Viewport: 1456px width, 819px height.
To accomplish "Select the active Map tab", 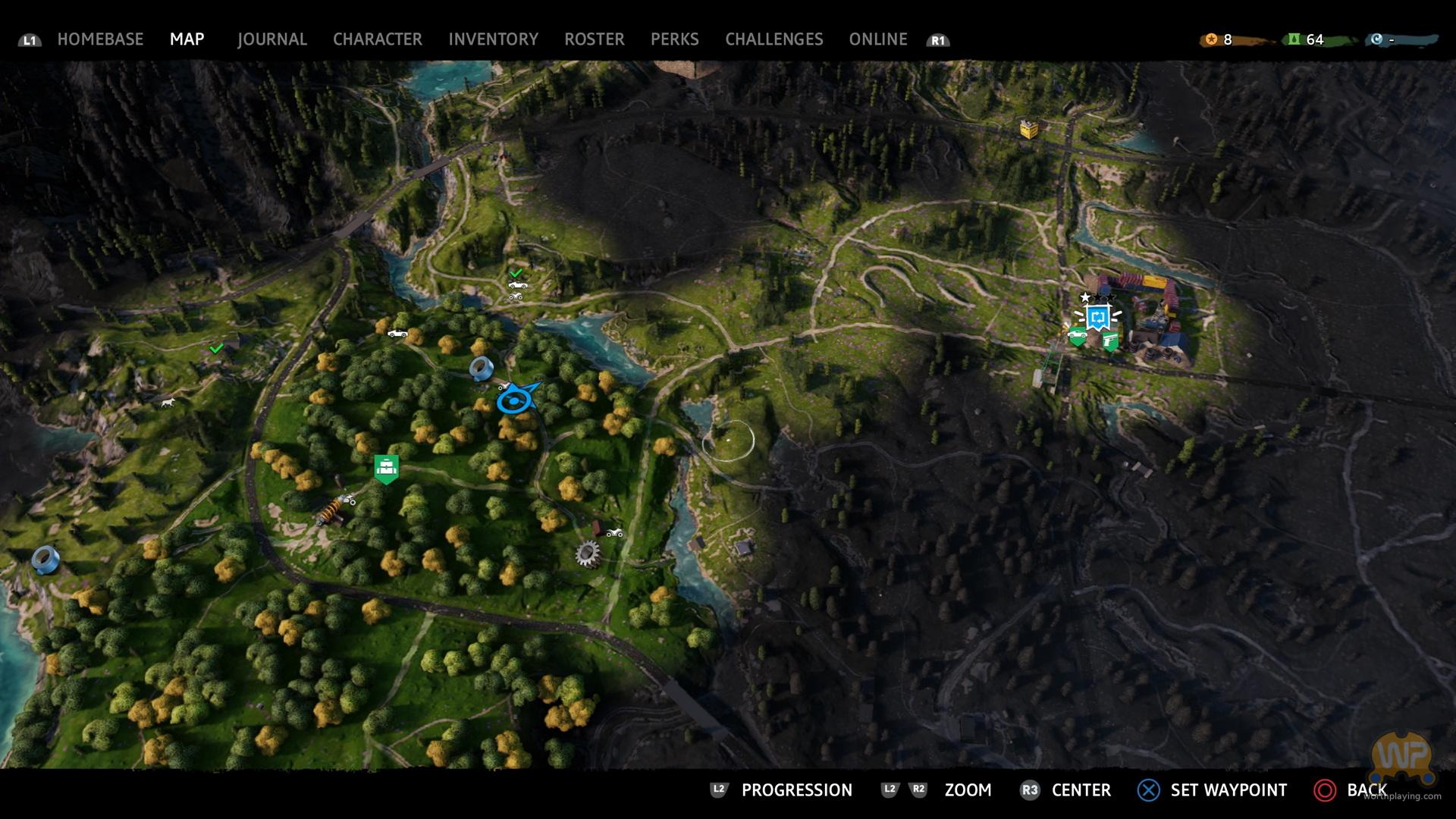I will click(187, 39).
